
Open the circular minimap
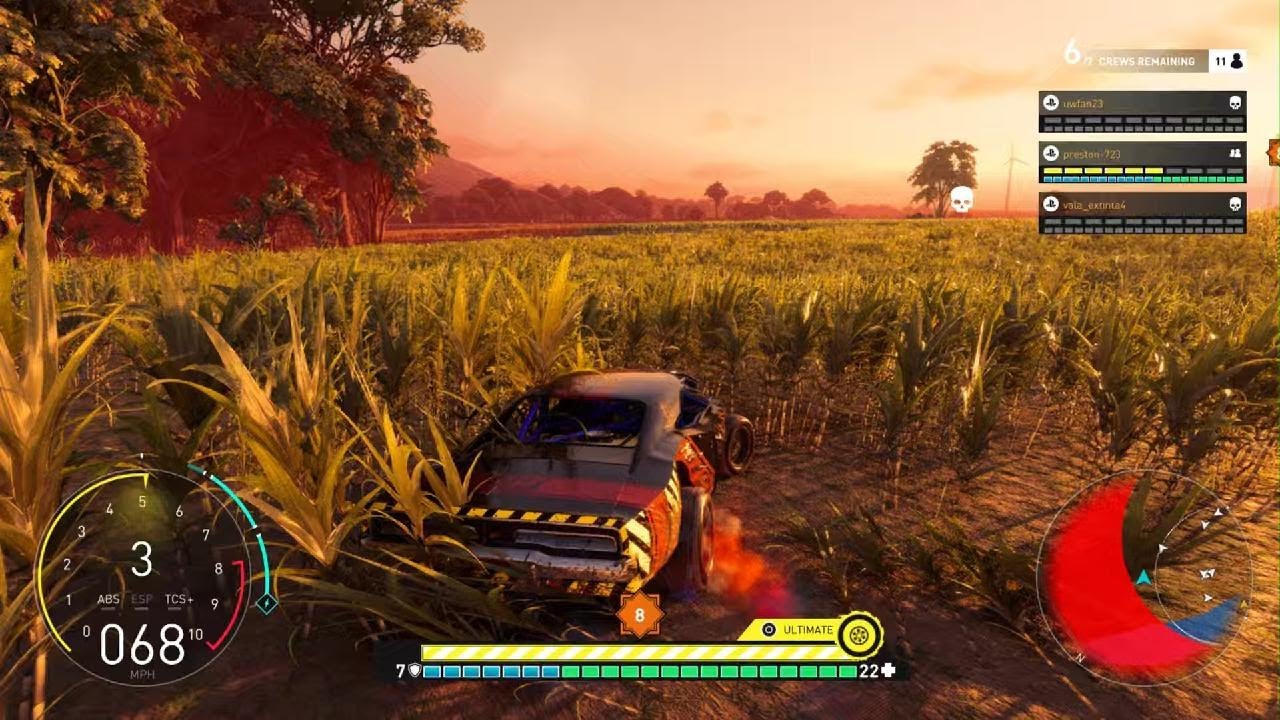1143,577
